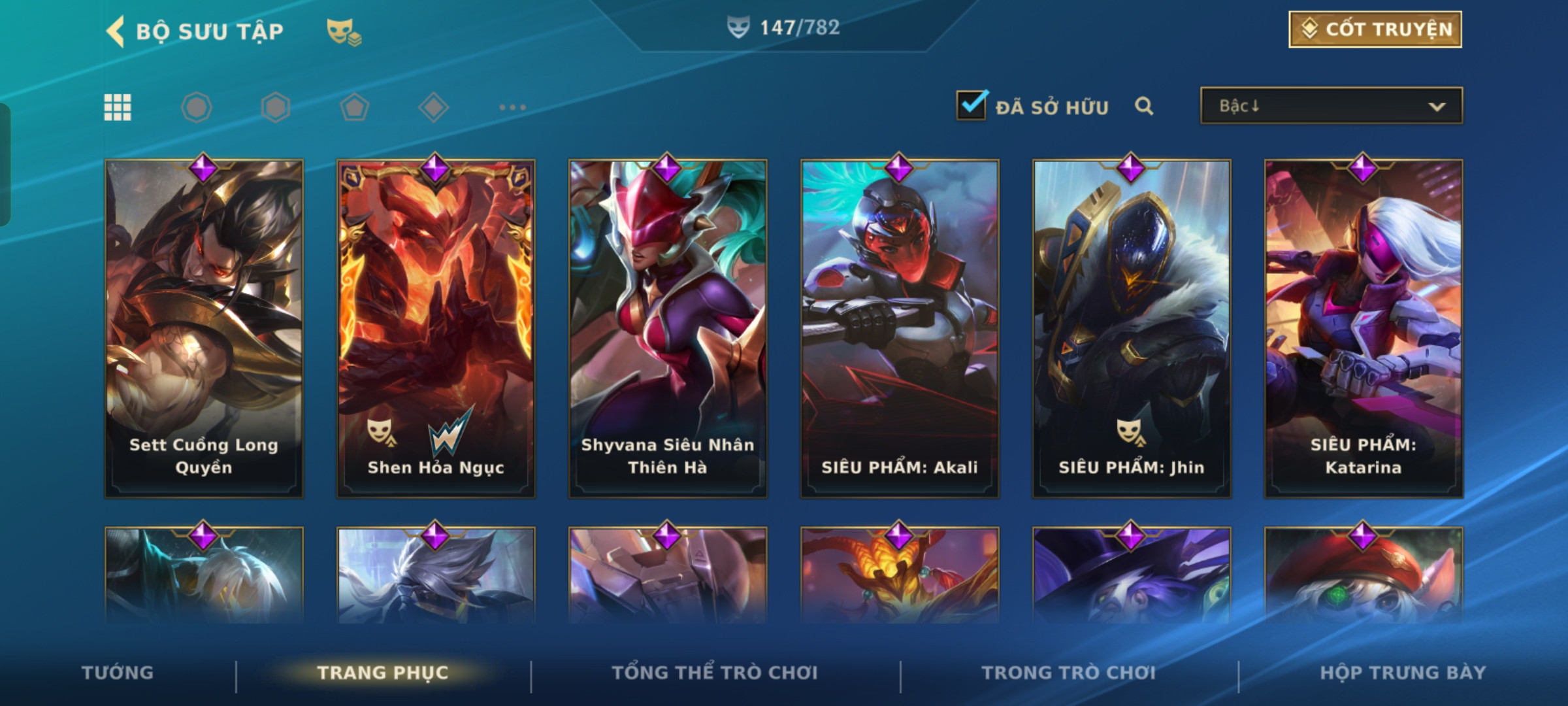1568x706 pixels.
Task: Open the skin search magnifier
Action: click(1143, 106)
